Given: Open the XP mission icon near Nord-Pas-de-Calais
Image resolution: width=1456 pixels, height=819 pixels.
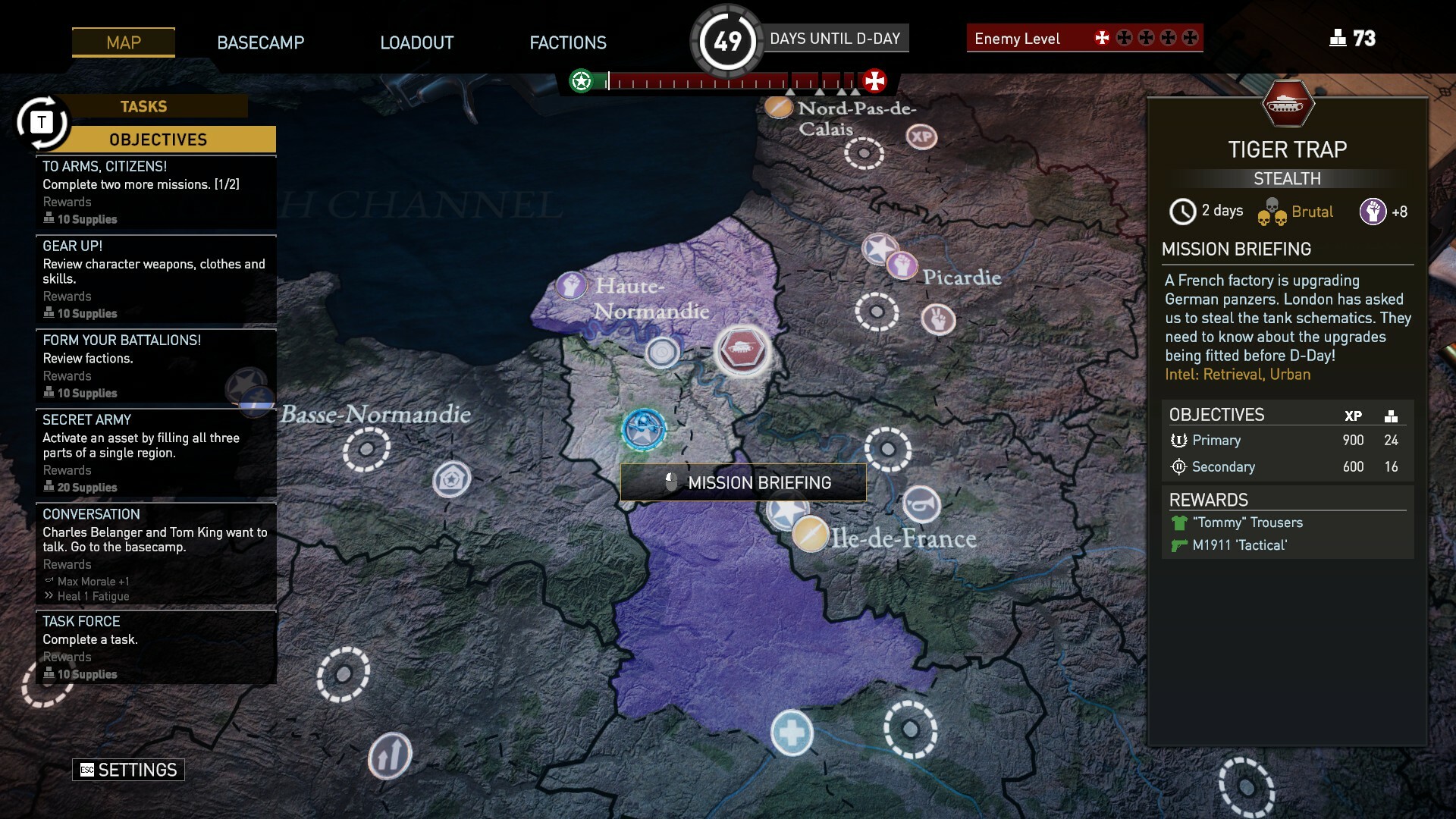Looking at the screenshot, I should [920, 137].
